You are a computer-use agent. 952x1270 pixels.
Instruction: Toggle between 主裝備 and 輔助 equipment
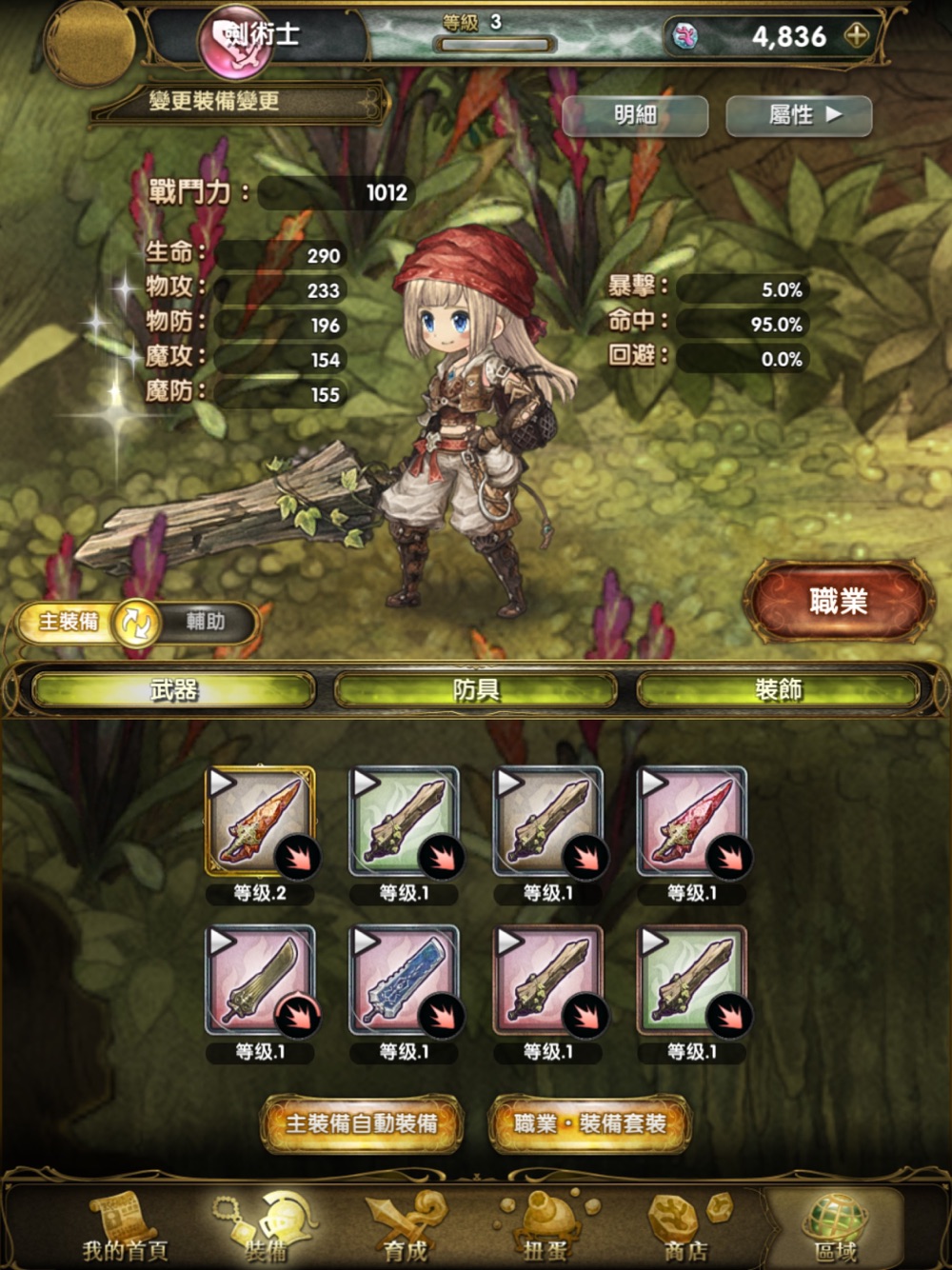click(x=135, y=624)
